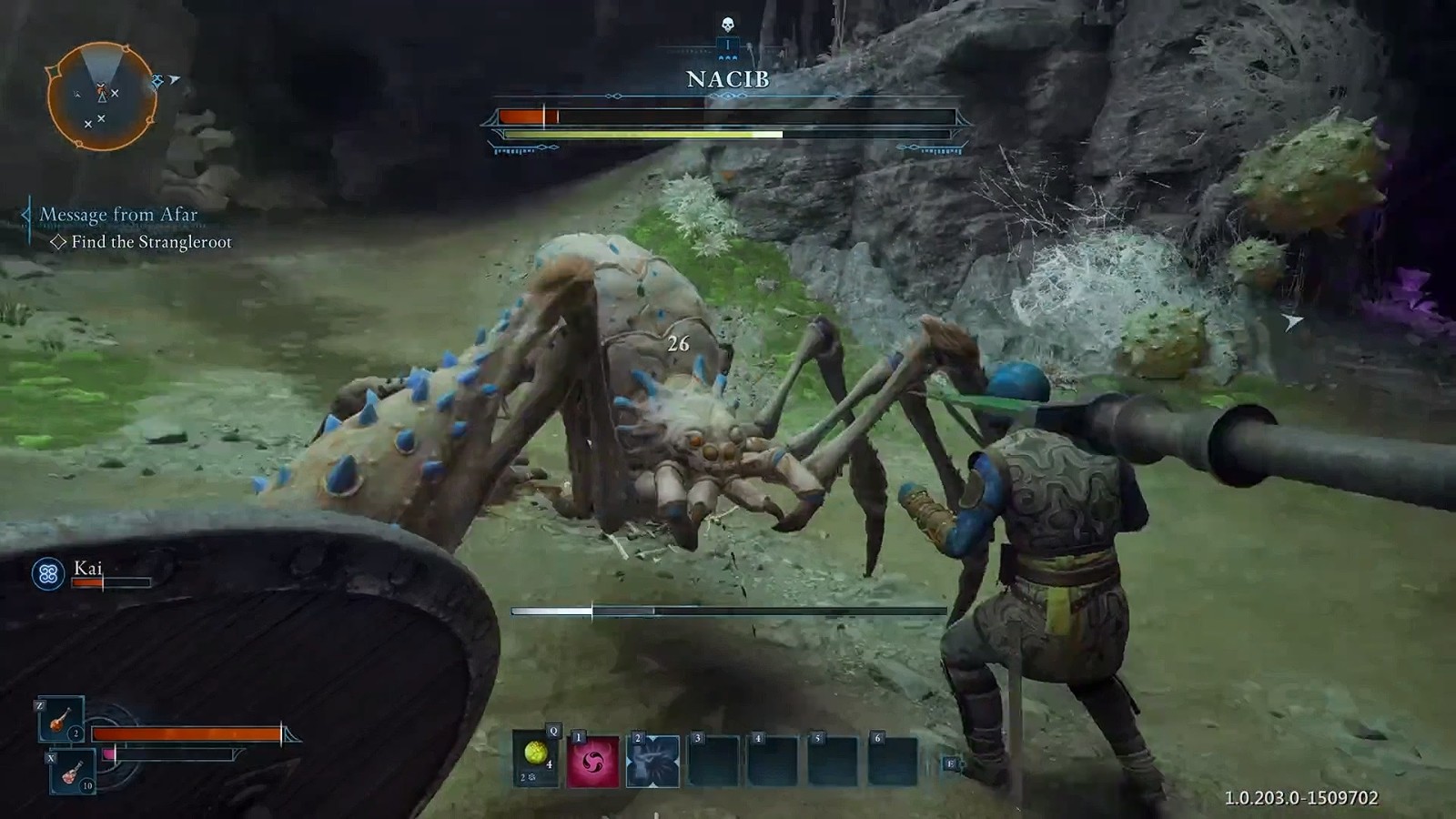Click the blue quest marker beside the minimap
The image size is (1456, 819).
point(158,82)
